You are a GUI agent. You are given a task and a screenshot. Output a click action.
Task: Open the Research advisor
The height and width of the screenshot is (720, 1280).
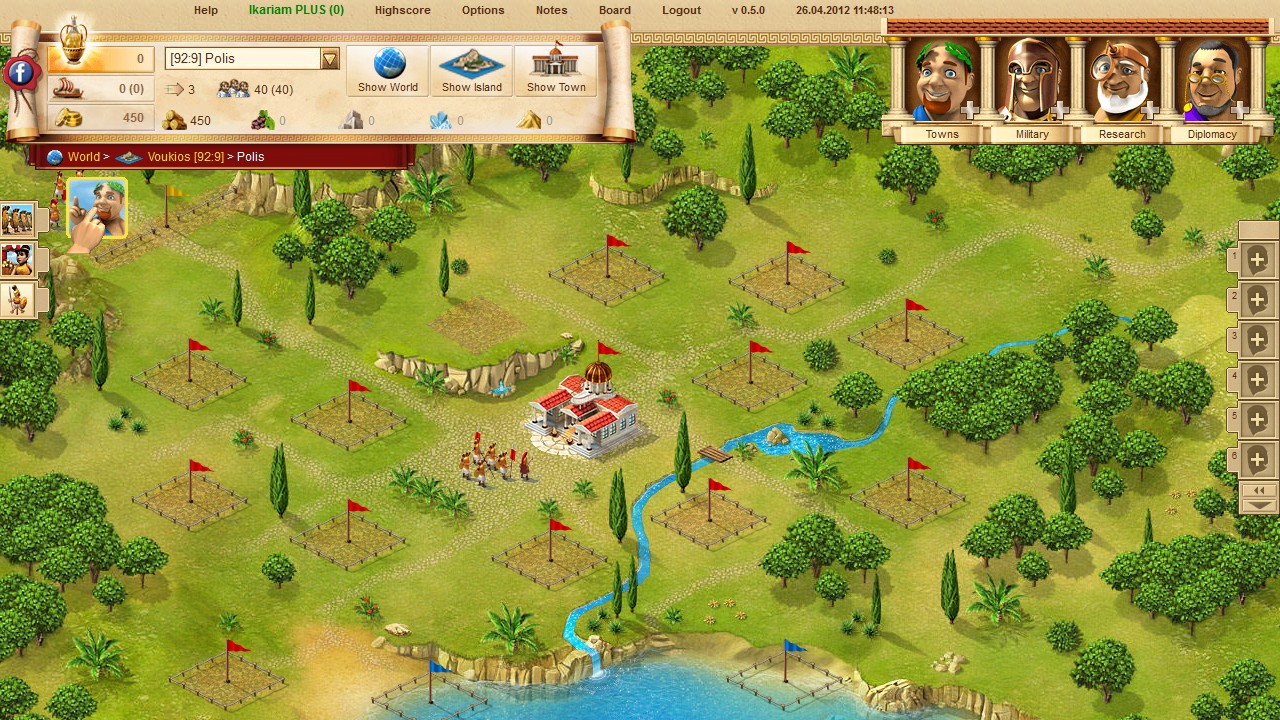pyautogui.click(x=1122, y=87)
